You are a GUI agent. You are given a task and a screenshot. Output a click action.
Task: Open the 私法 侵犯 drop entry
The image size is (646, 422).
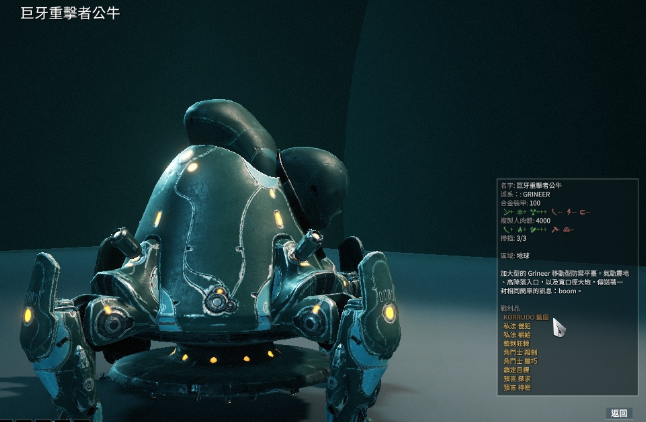pos(517,326)
